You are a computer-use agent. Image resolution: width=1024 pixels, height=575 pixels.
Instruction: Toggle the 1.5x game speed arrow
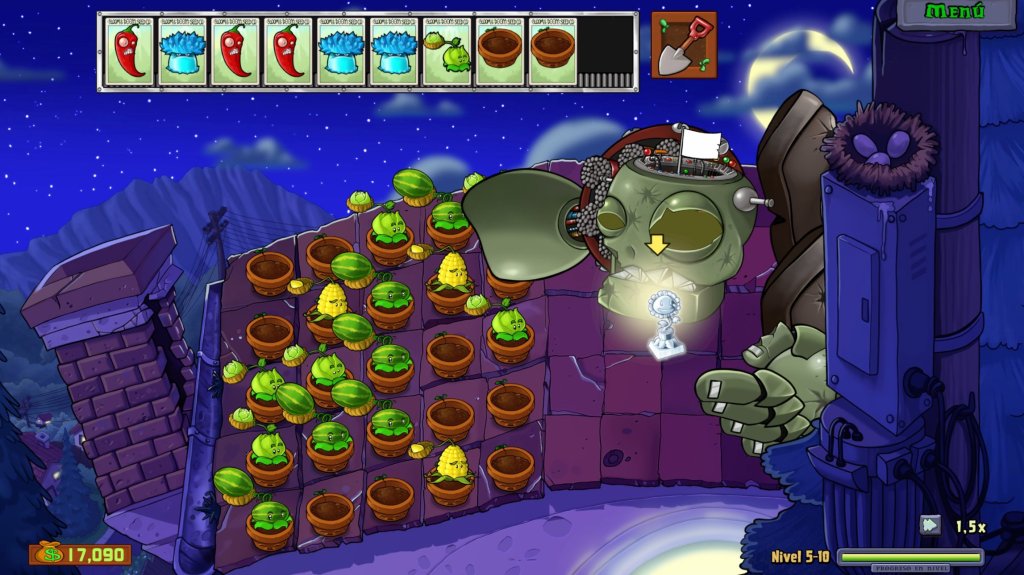pyautogui.click(x=931, y=525)
